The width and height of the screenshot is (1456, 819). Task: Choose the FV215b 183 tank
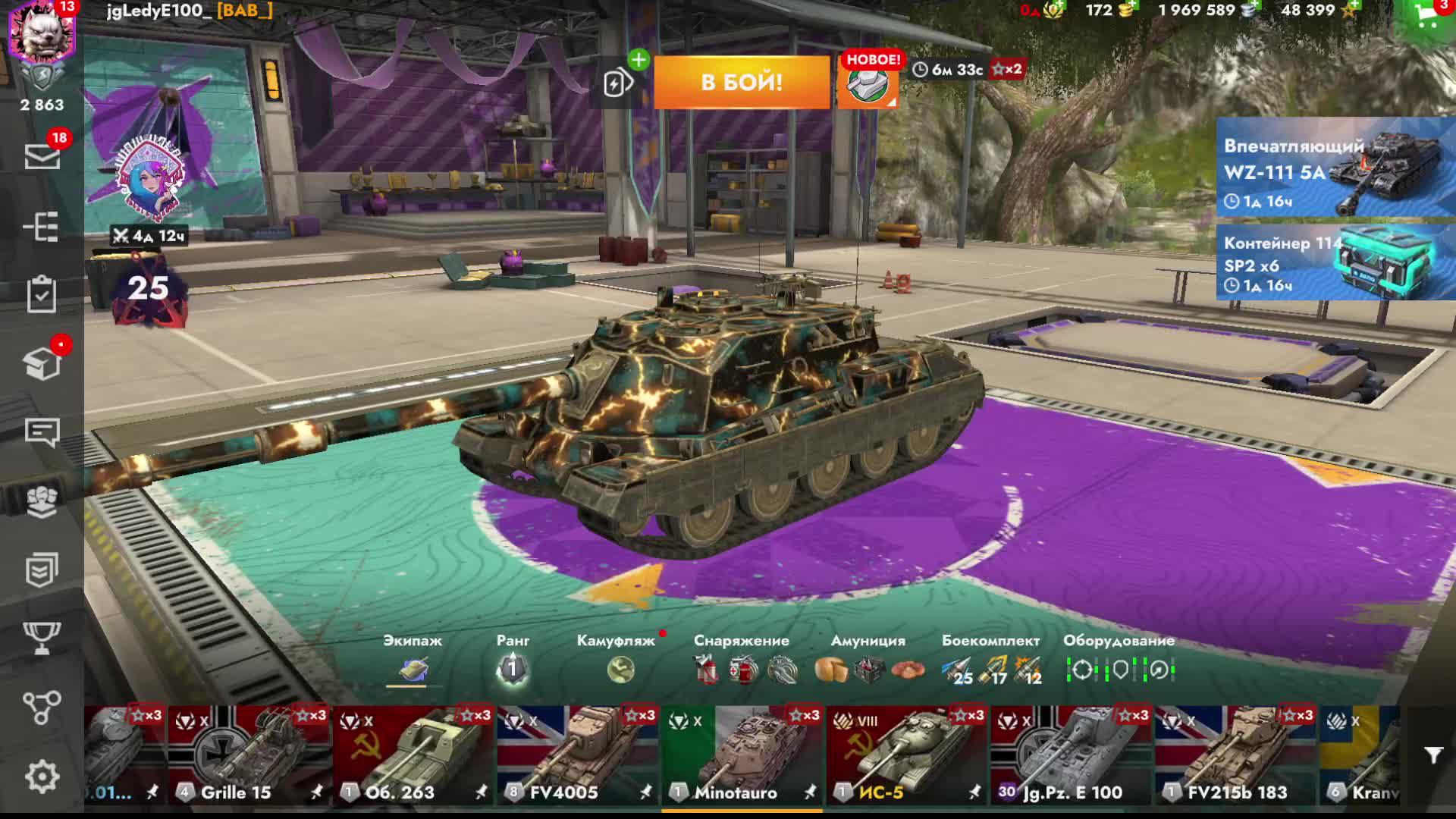1235,755
